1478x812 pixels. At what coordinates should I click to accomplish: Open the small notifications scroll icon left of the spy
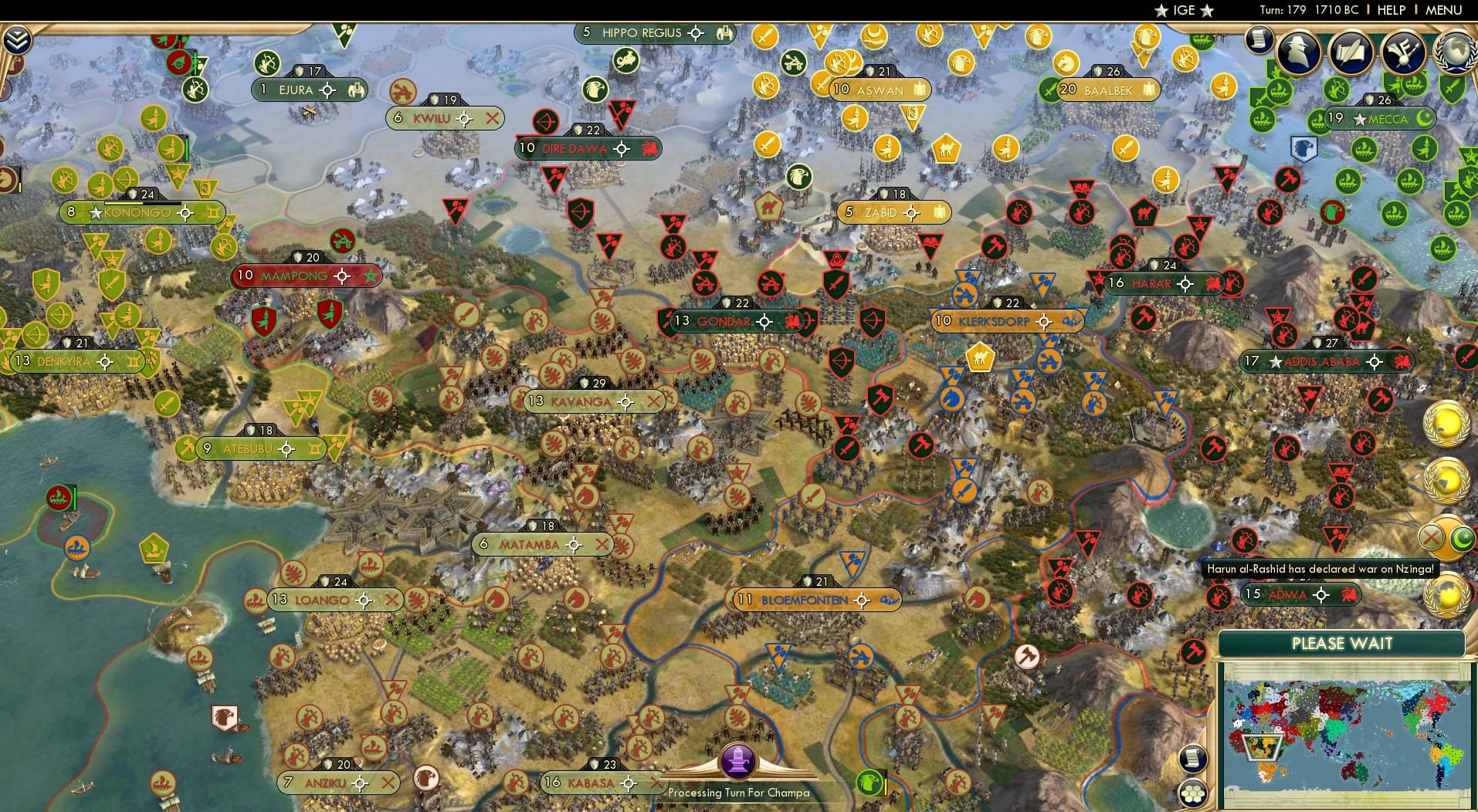[1259, 39]
